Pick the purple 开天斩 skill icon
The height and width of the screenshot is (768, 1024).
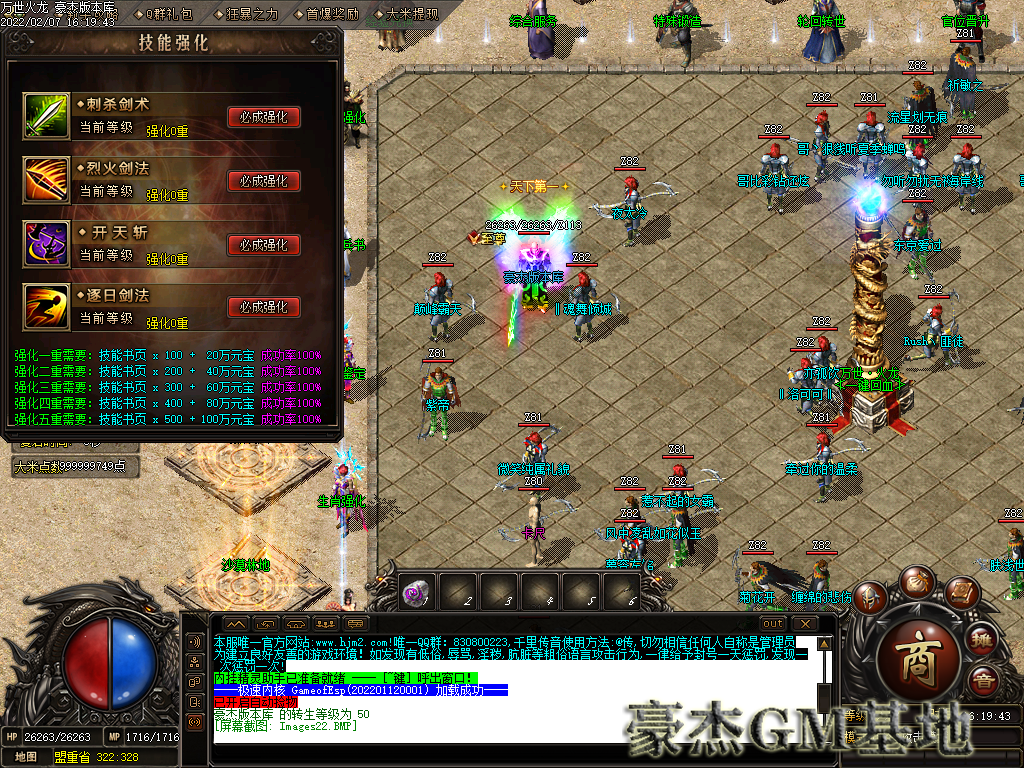tap(46, 244)
